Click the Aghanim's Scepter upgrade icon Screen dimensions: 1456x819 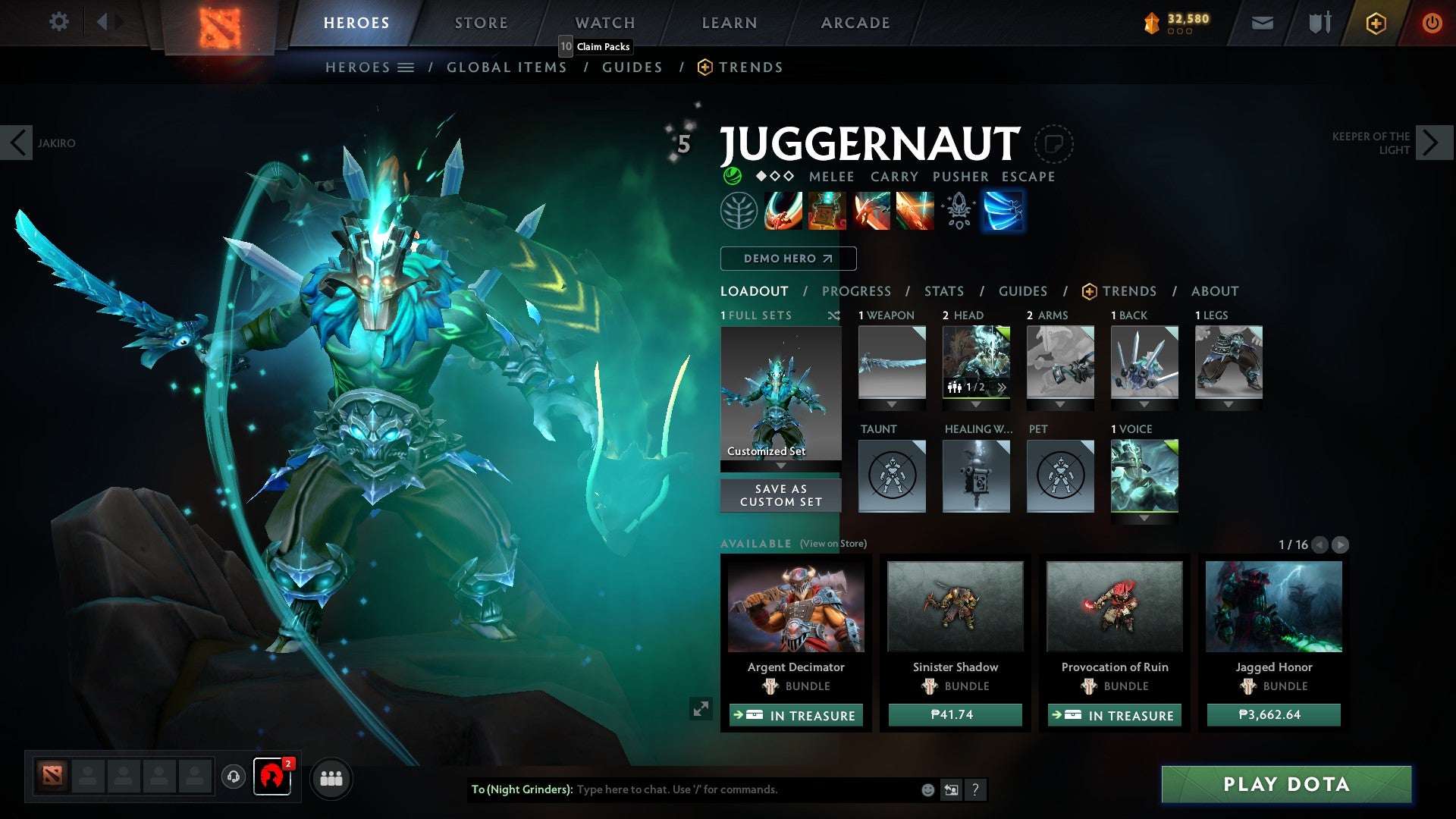pyautogui.click(x=958, y=211)
